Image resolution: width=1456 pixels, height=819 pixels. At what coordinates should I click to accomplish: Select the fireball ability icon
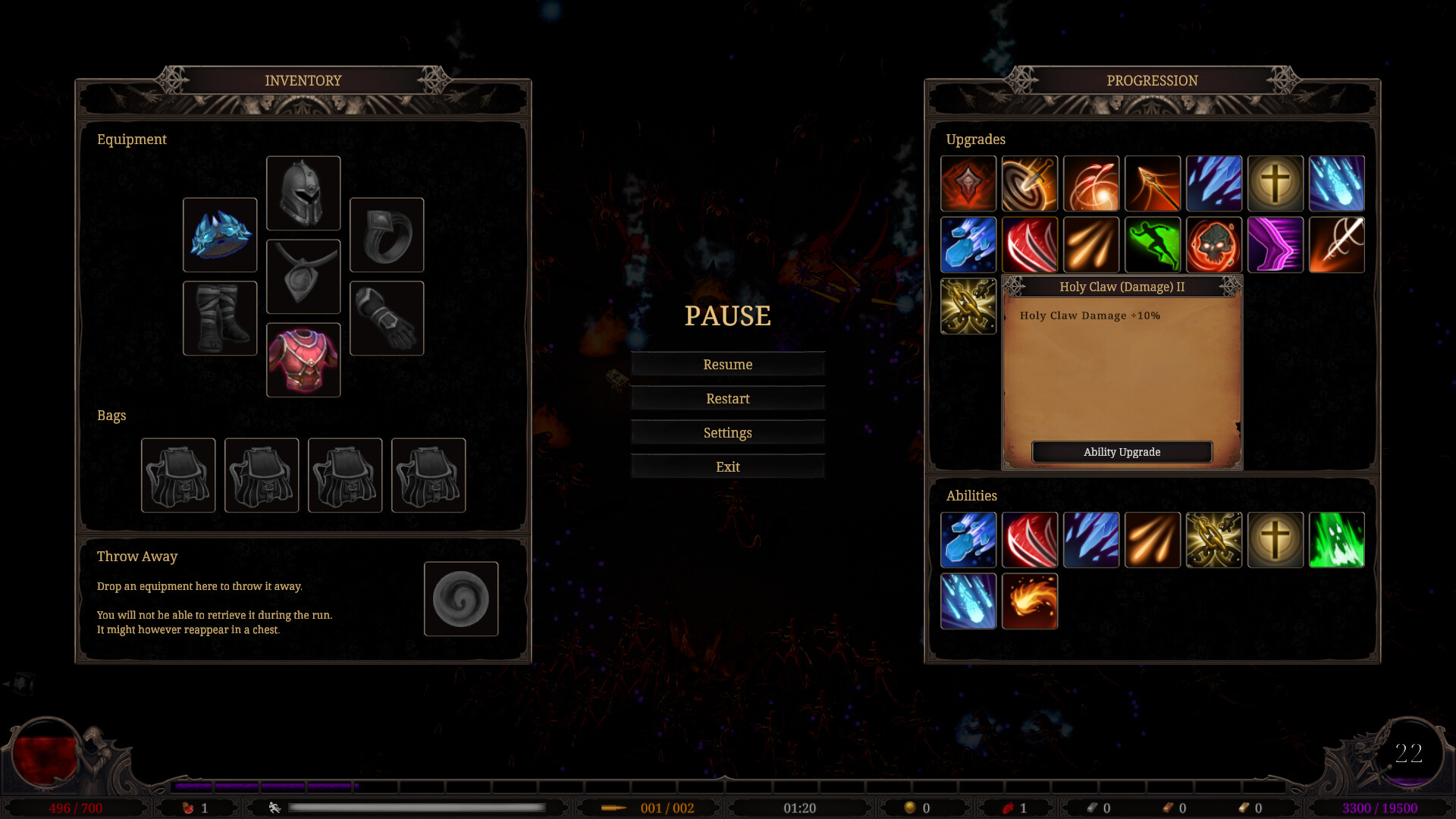pyautogui.click(x=1030, y=601)
